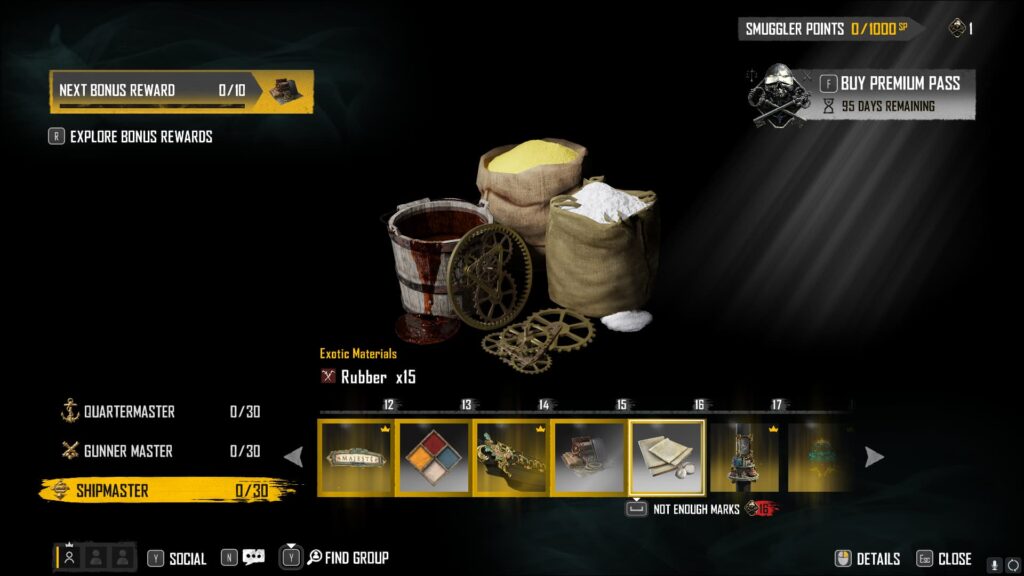Click the player group slots indicator
The width and height of the screenshot is (1024, 576).
(x=95, y=558)
